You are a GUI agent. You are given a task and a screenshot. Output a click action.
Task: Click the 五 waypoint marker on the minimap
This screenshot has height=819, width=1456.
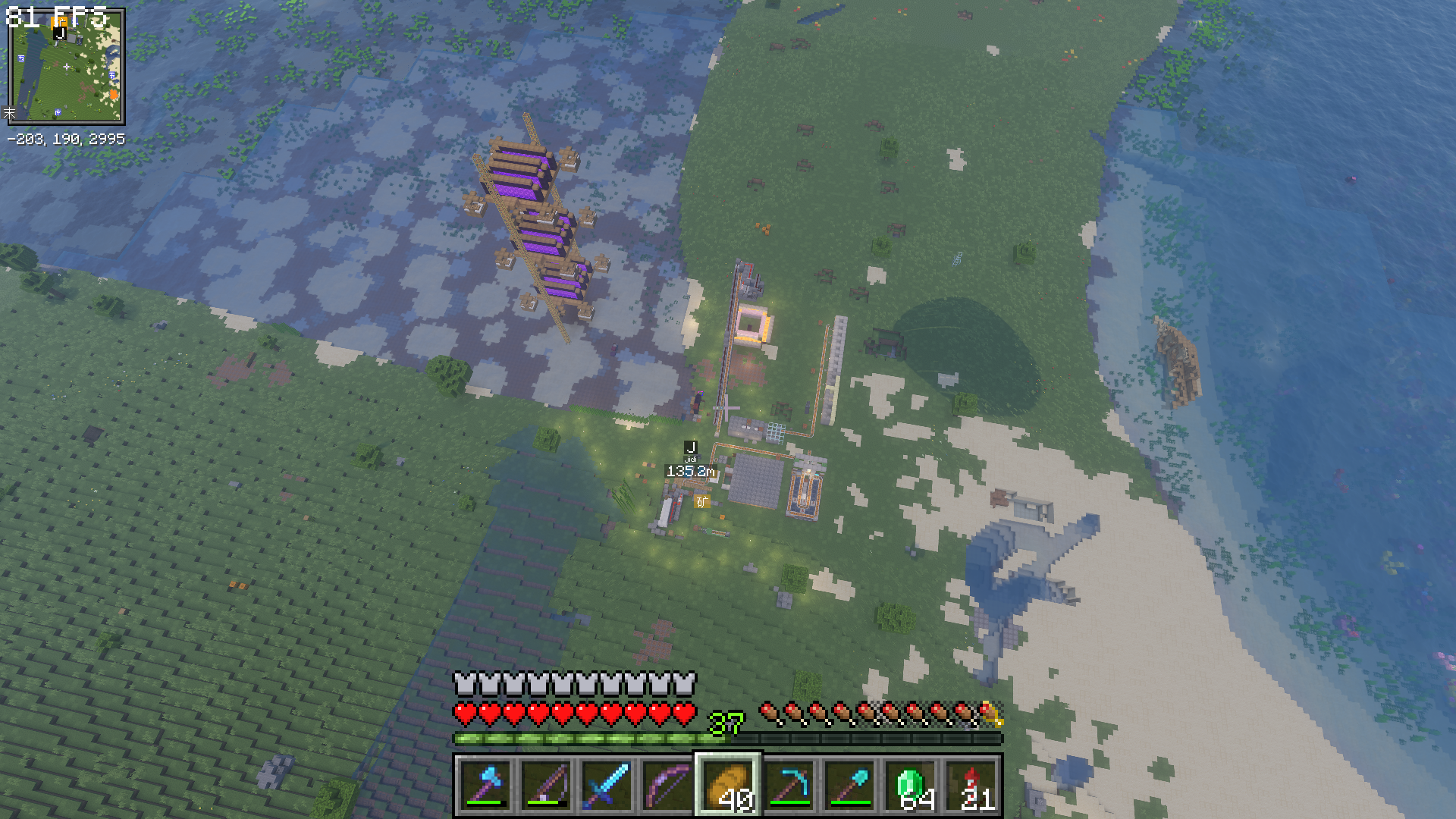pyautogui.click(x=21, y=58)
